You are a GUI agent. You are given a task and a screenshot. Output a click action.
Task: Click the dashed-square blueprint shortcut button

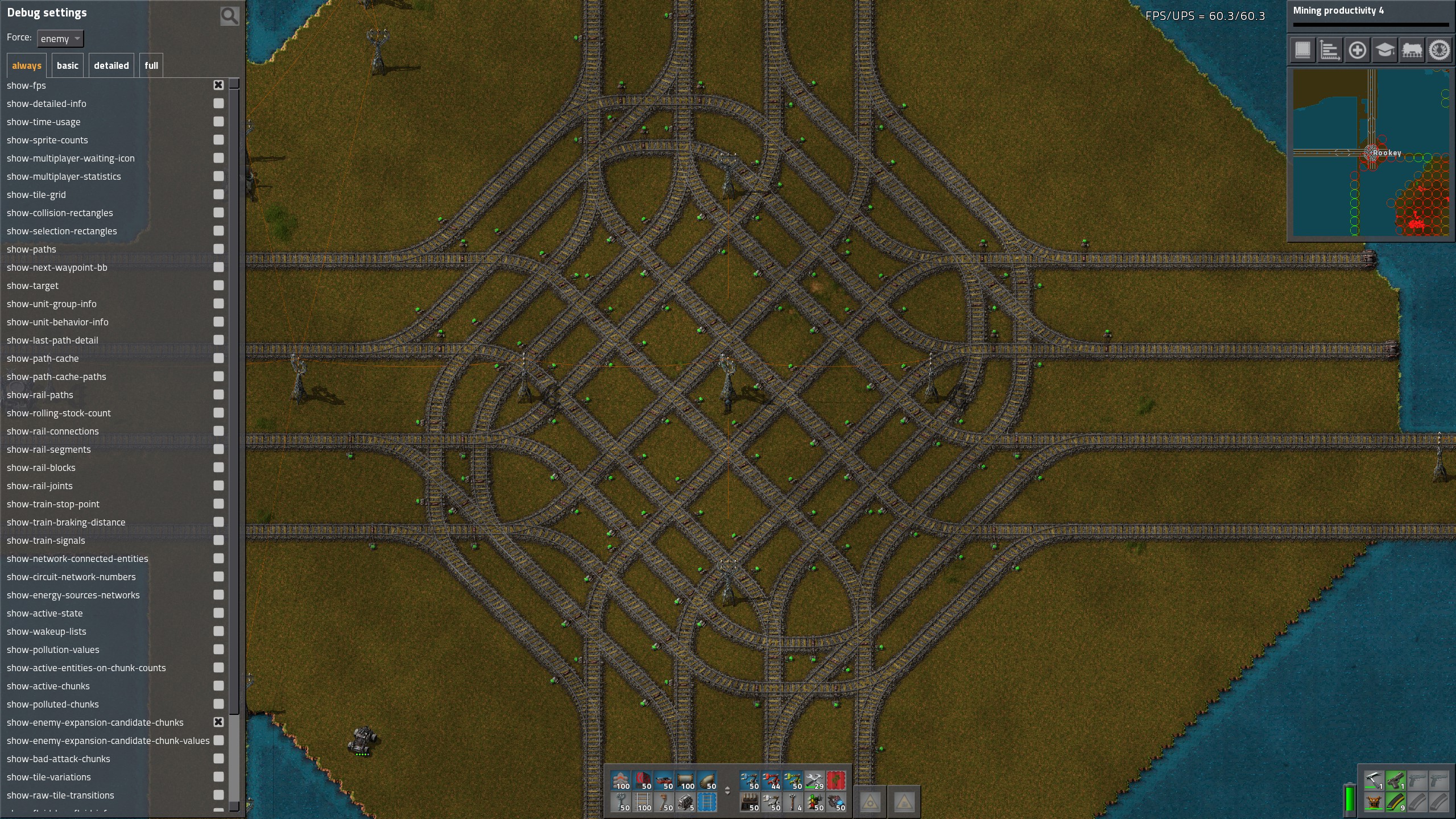tap(1302, 50)
